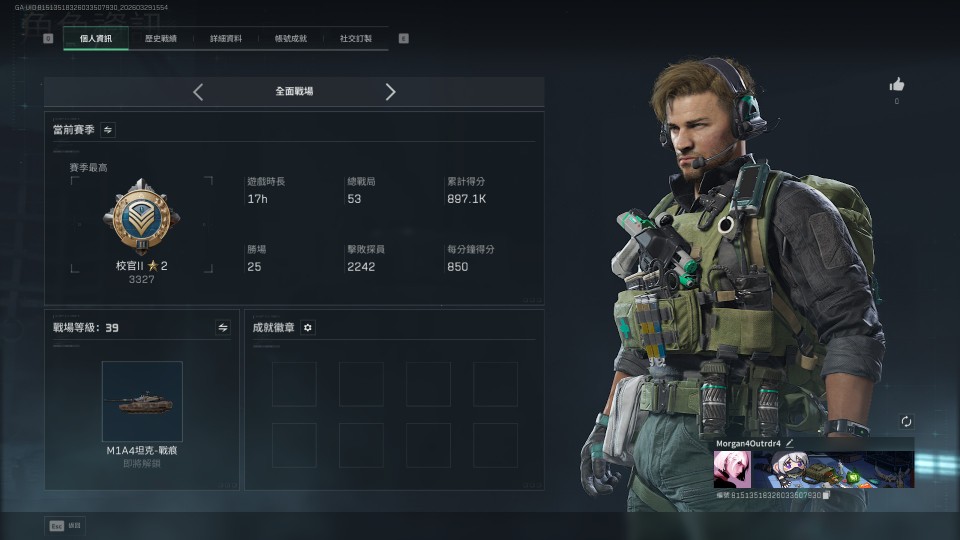Viewport: 960px width, 540px height.
Task: Click the pink-haired player avatar
Action: click(732, 469)
